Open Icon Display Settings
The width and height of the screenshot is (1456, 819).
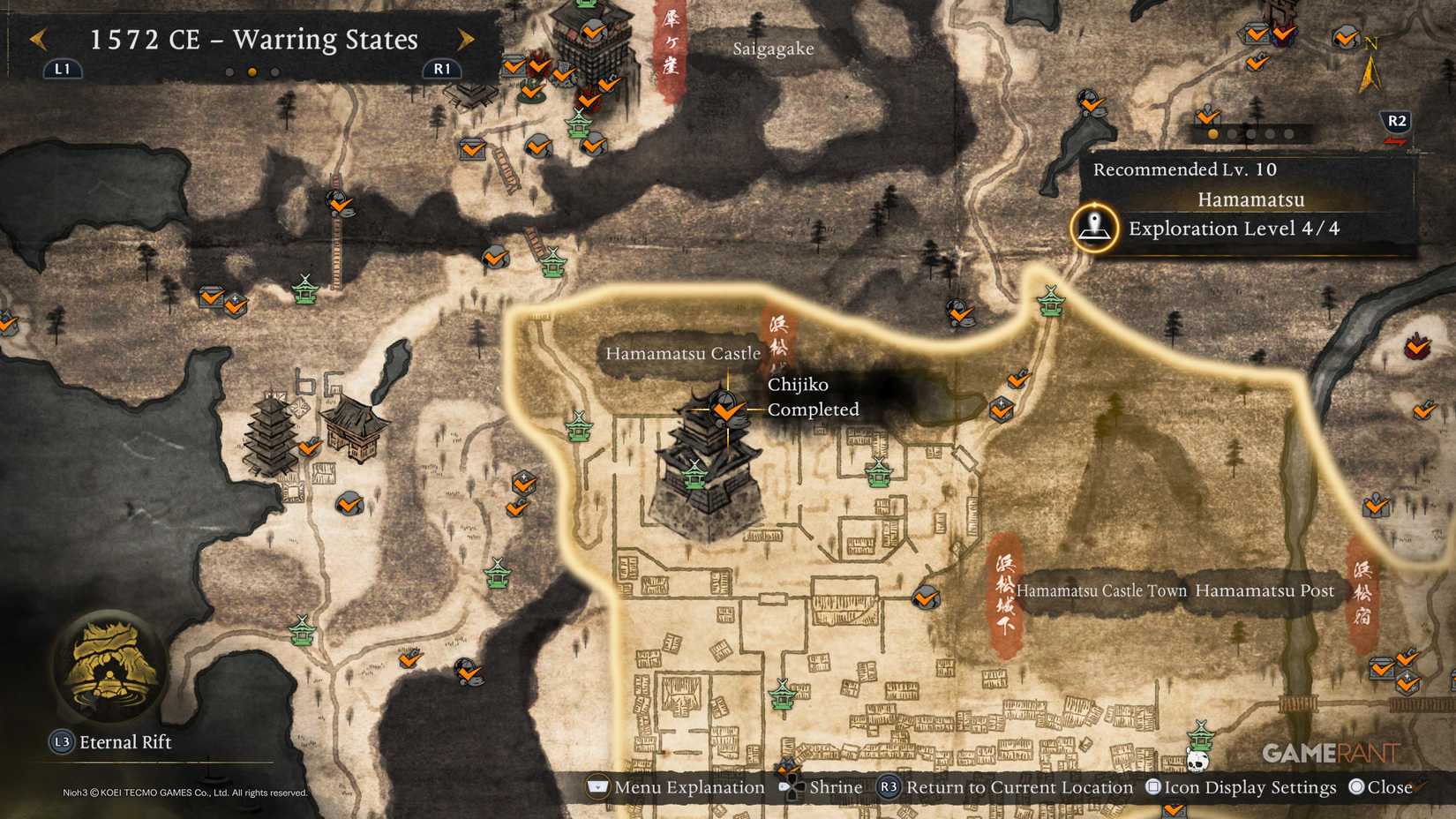click(x=1240, y=786)
